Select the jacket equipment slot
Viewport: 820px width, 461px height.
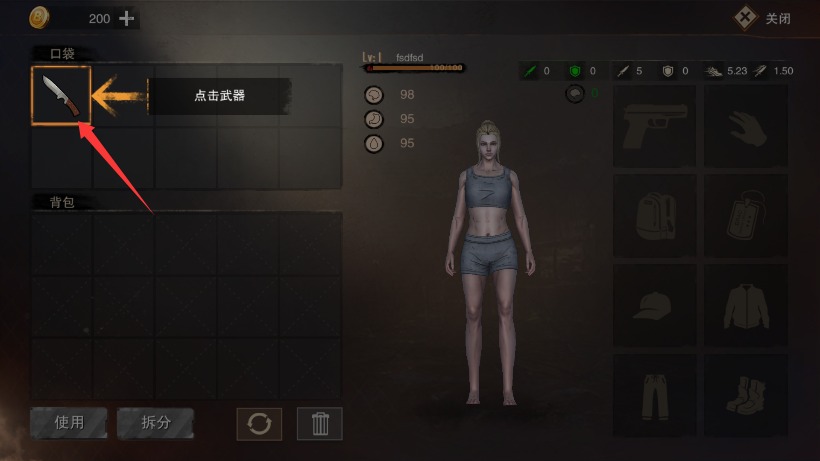click(x=745, y=305)
